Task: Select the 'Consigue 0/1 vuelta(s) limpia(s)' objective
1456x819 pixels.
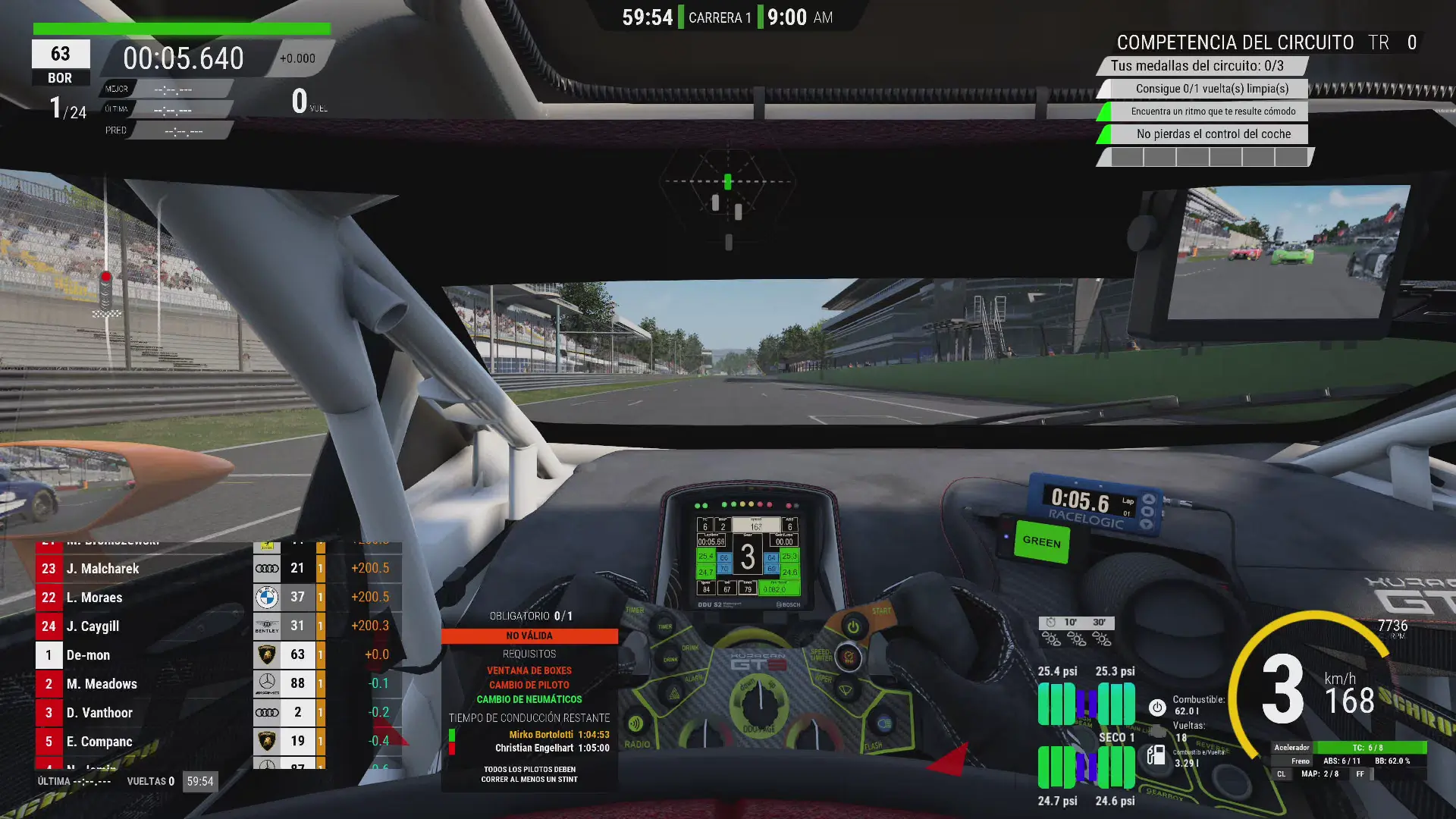Action: 1211,89
